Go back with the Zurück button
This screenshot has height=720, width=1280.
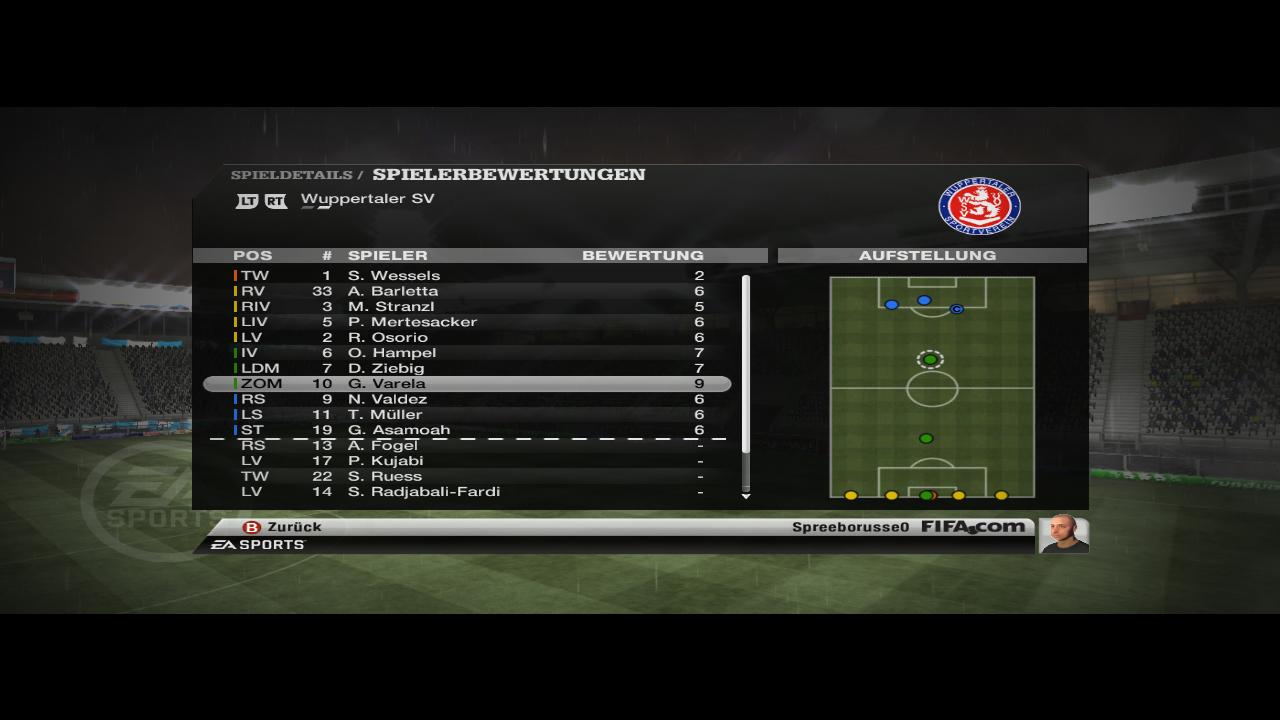[283, 527]
